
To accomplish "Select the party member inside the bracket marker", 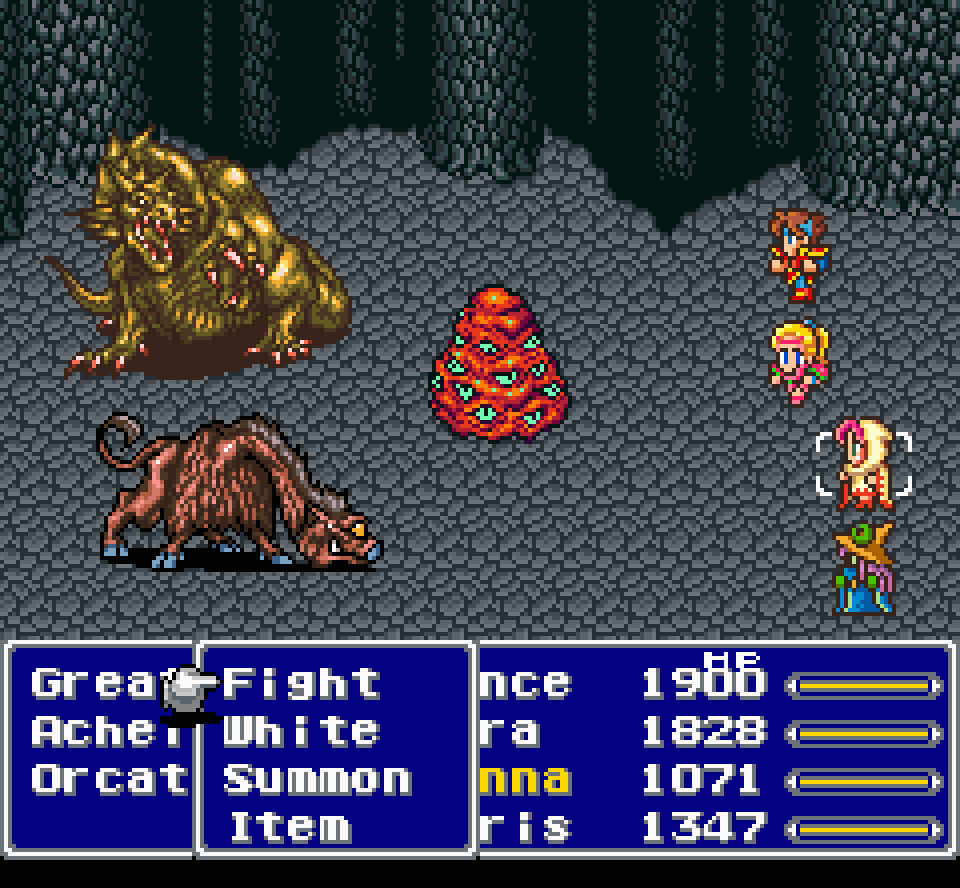I will point(863,464).
